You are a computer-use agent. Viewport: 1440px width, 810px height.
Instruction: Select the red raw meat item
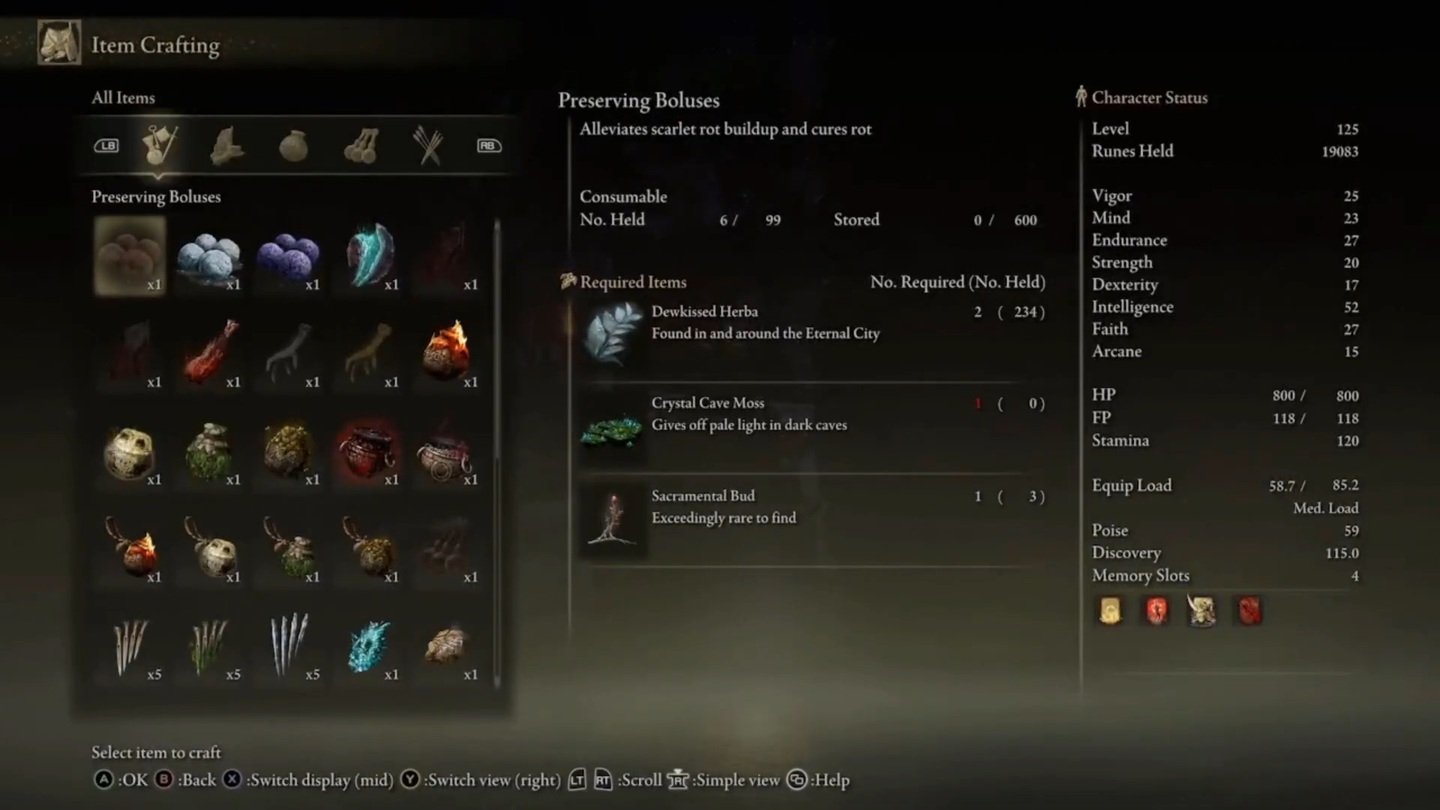point(209,353)
